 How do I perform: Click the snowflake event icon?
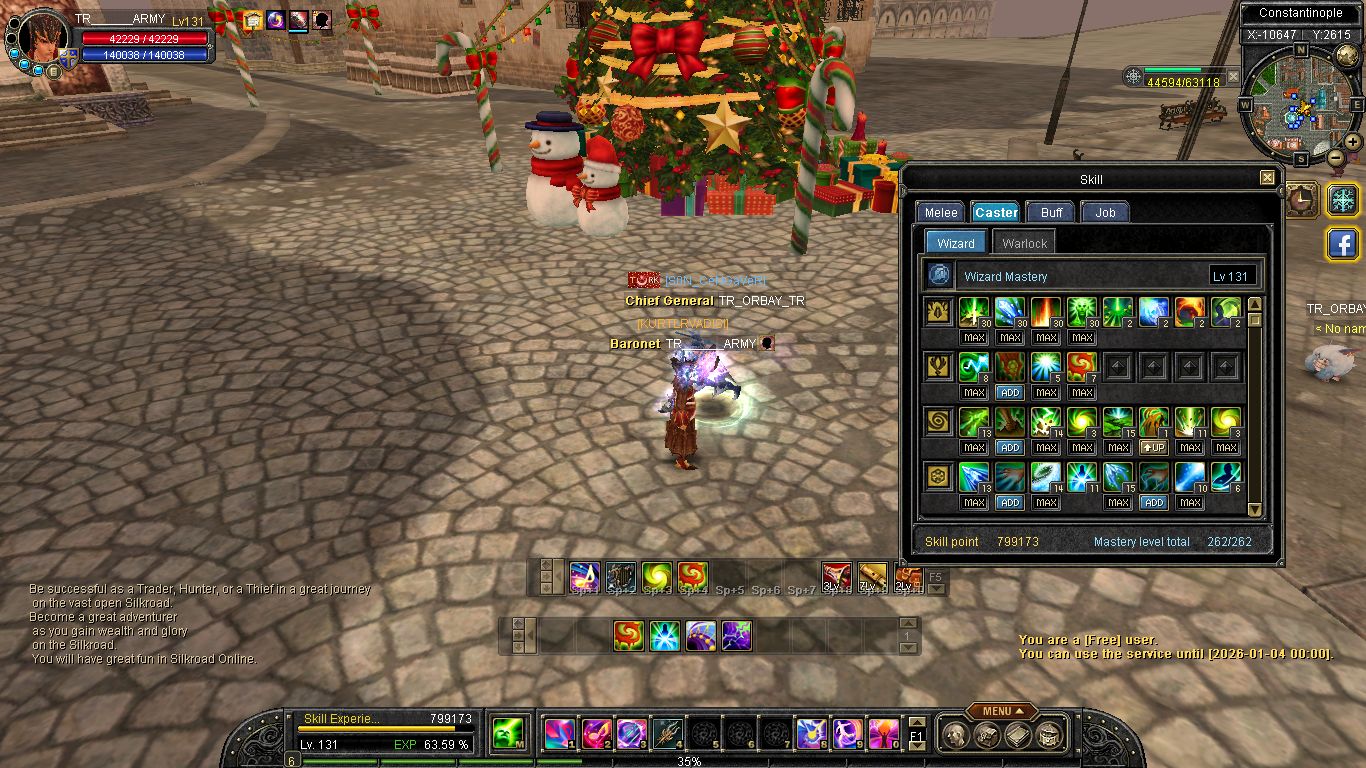[1342, 199]
